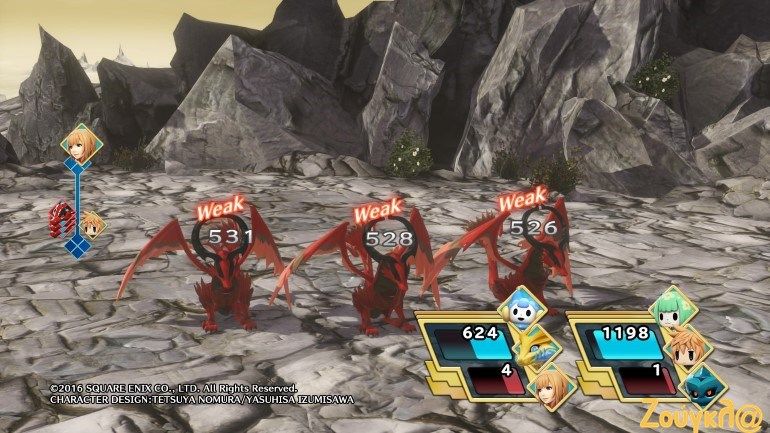Select the spiky-haired boy icon on the turn timeline
Image resolution: width=770 pixels, height=433 pixels.
pyautogui.click(x=94, y=224)
